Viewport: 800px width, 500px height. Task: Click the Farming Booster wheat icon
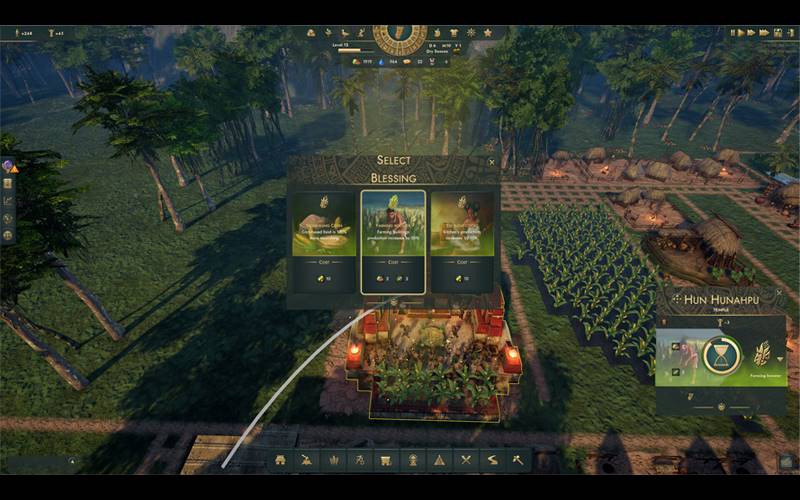click(761, 352)
